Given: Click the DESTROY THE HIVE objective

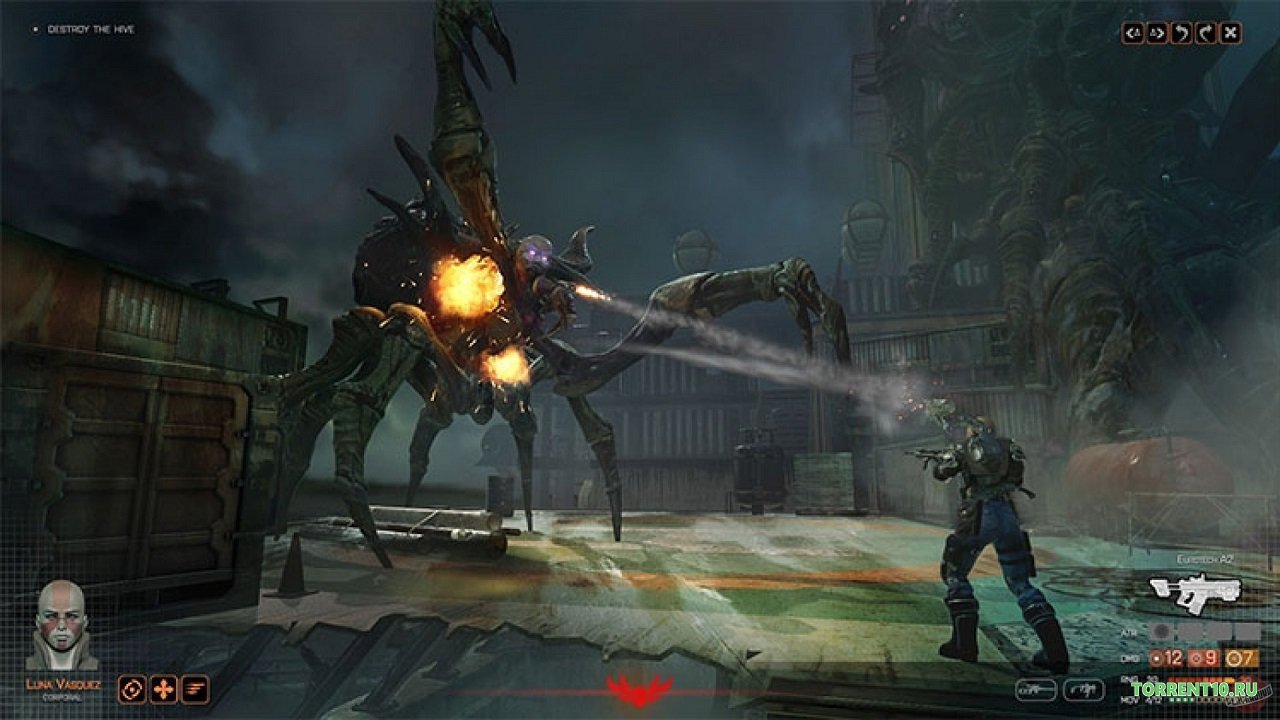Looking at the screenshot, I should tap(90, 30).
